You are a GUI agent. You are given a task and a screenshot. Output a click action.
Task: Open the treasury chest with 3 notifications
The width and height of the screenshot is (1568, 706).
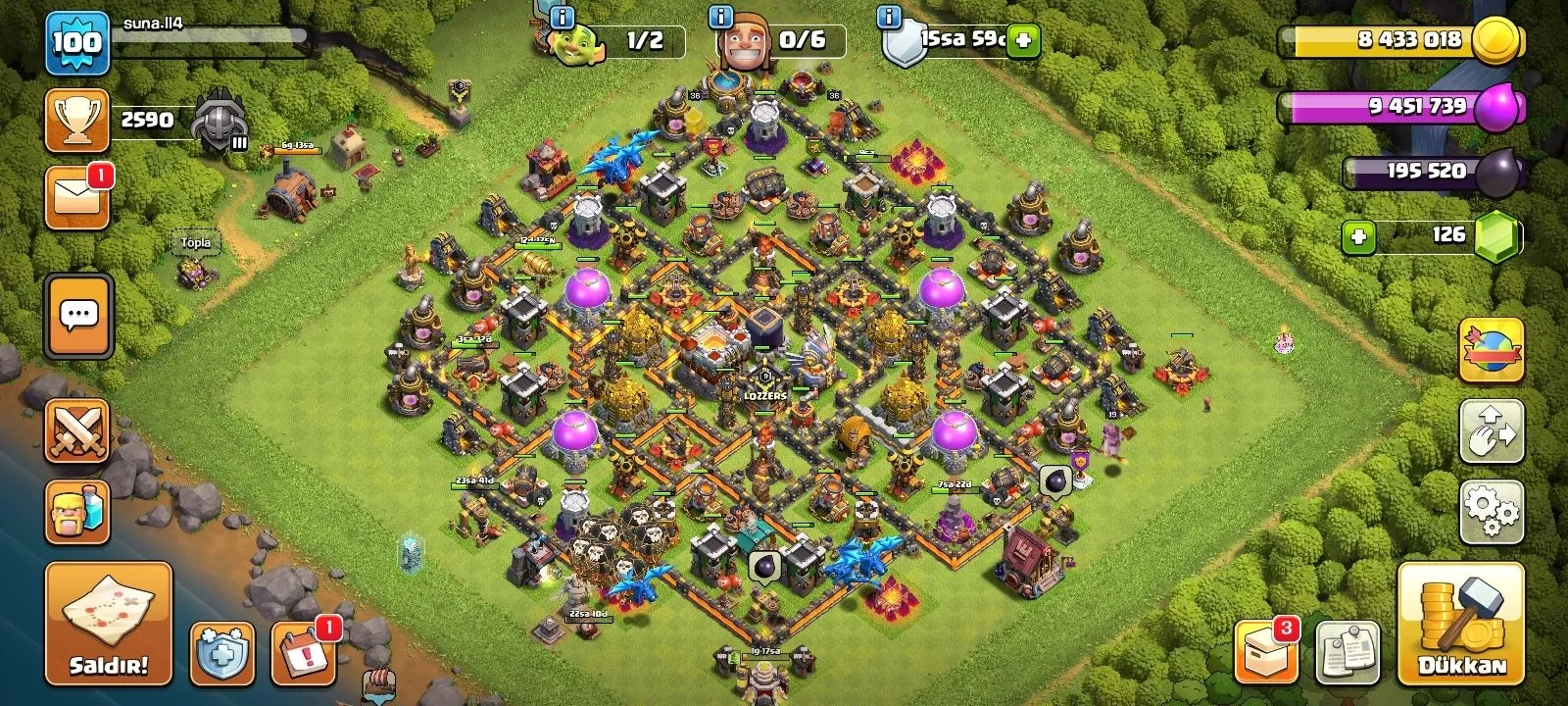1265,650
